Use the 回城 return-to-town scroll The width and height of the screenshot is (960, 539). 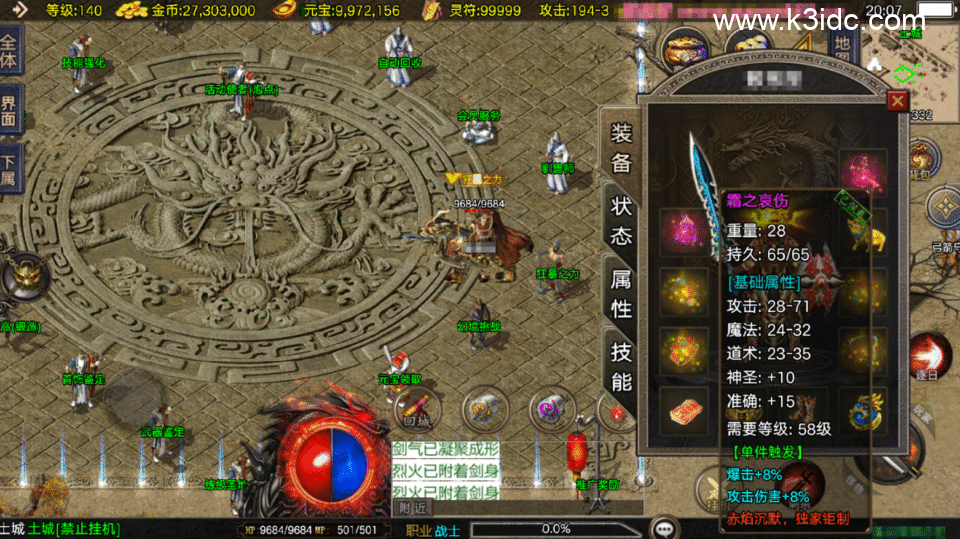[x=417, y=408]
